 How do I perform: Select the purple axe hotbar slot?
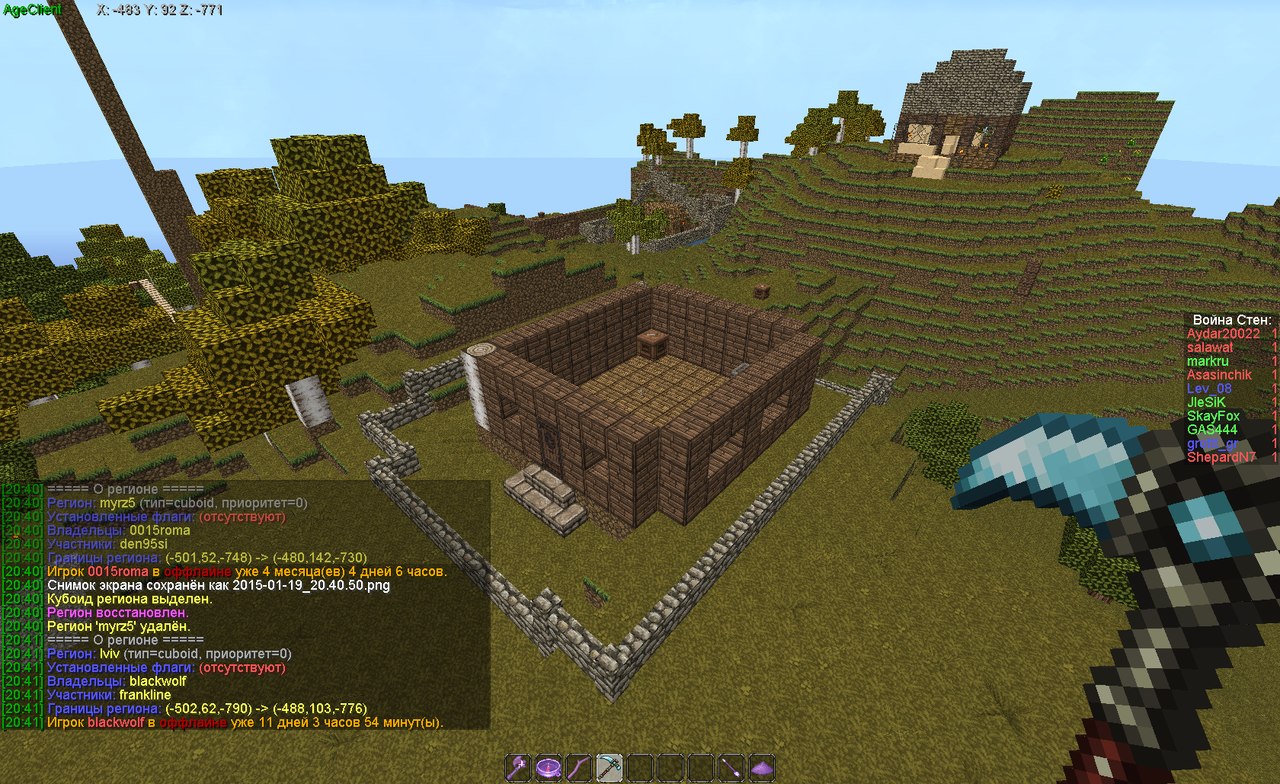518,767
